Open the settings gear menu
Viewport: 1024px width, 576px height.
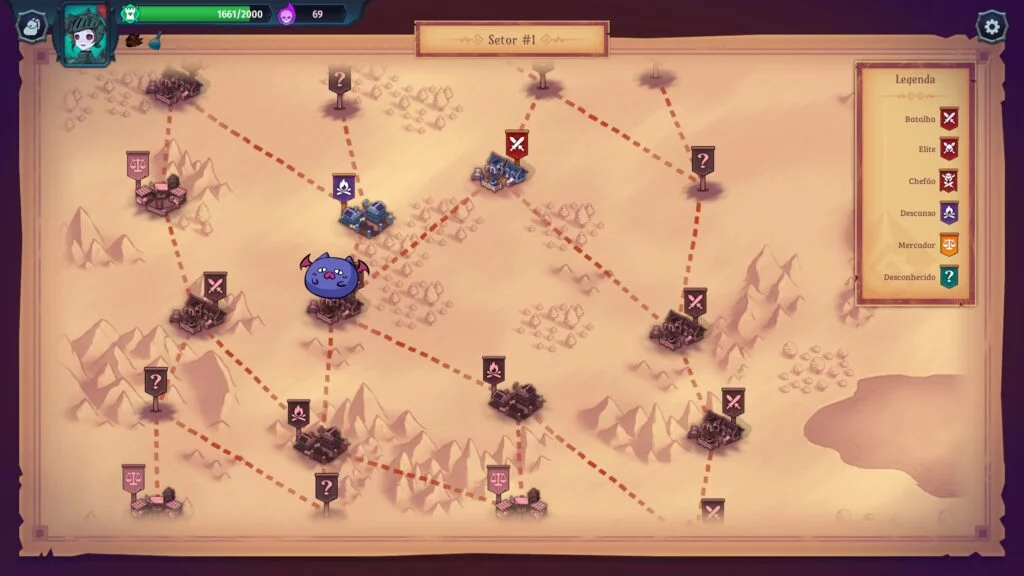[x=991, y=26]
